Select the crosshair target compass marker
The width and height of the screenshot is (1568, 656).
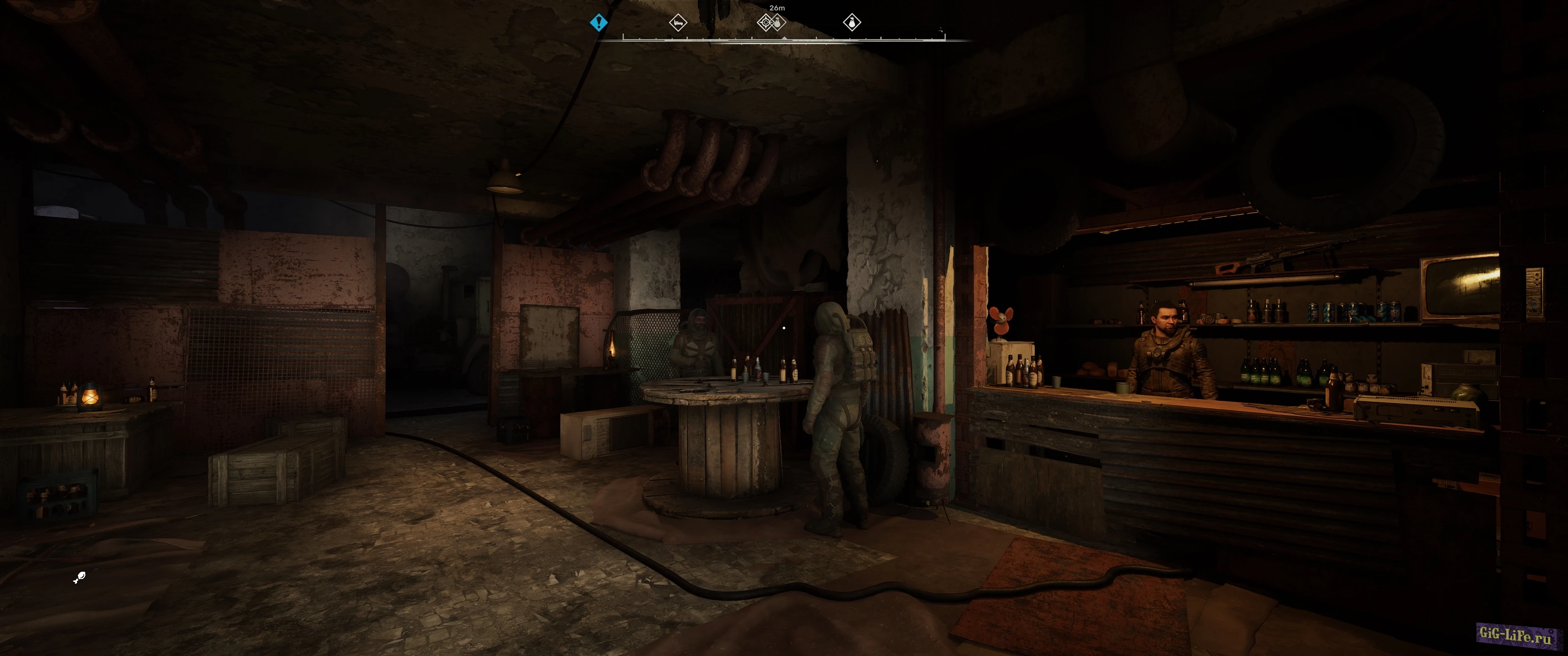(766, 23)
